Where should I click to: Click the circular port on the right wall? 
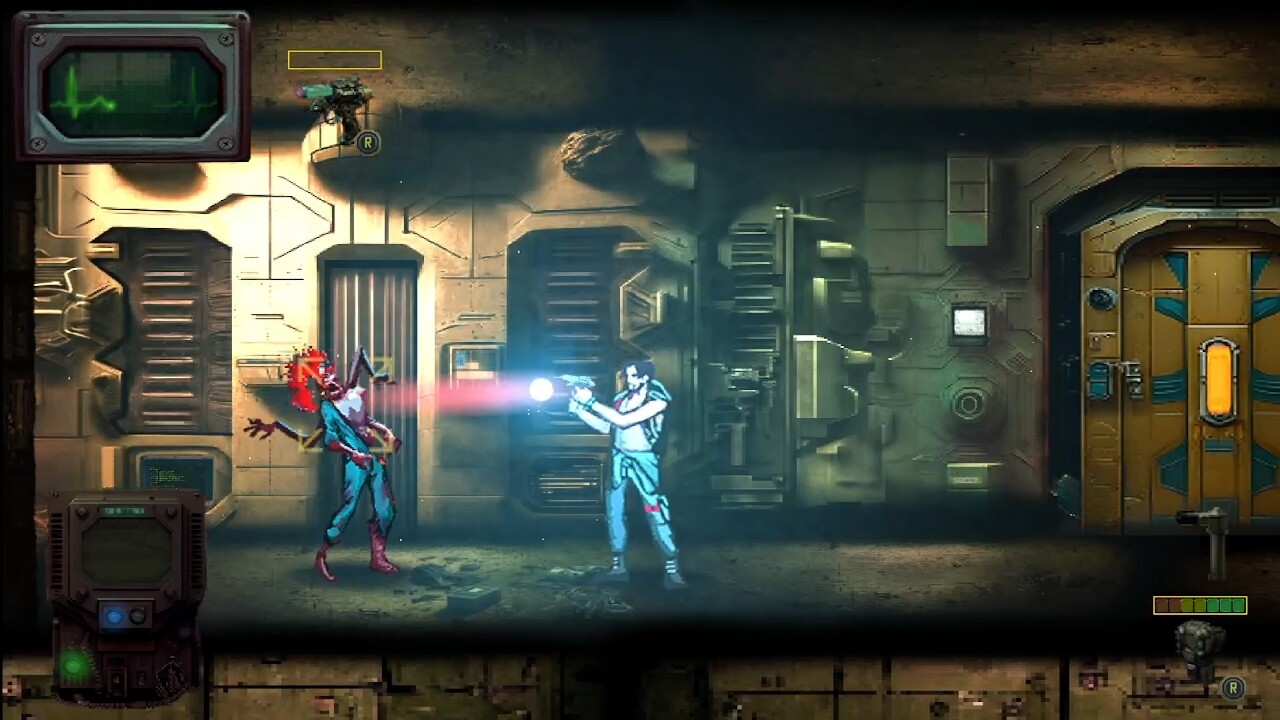pyautogui.click(x=971, y=404)
